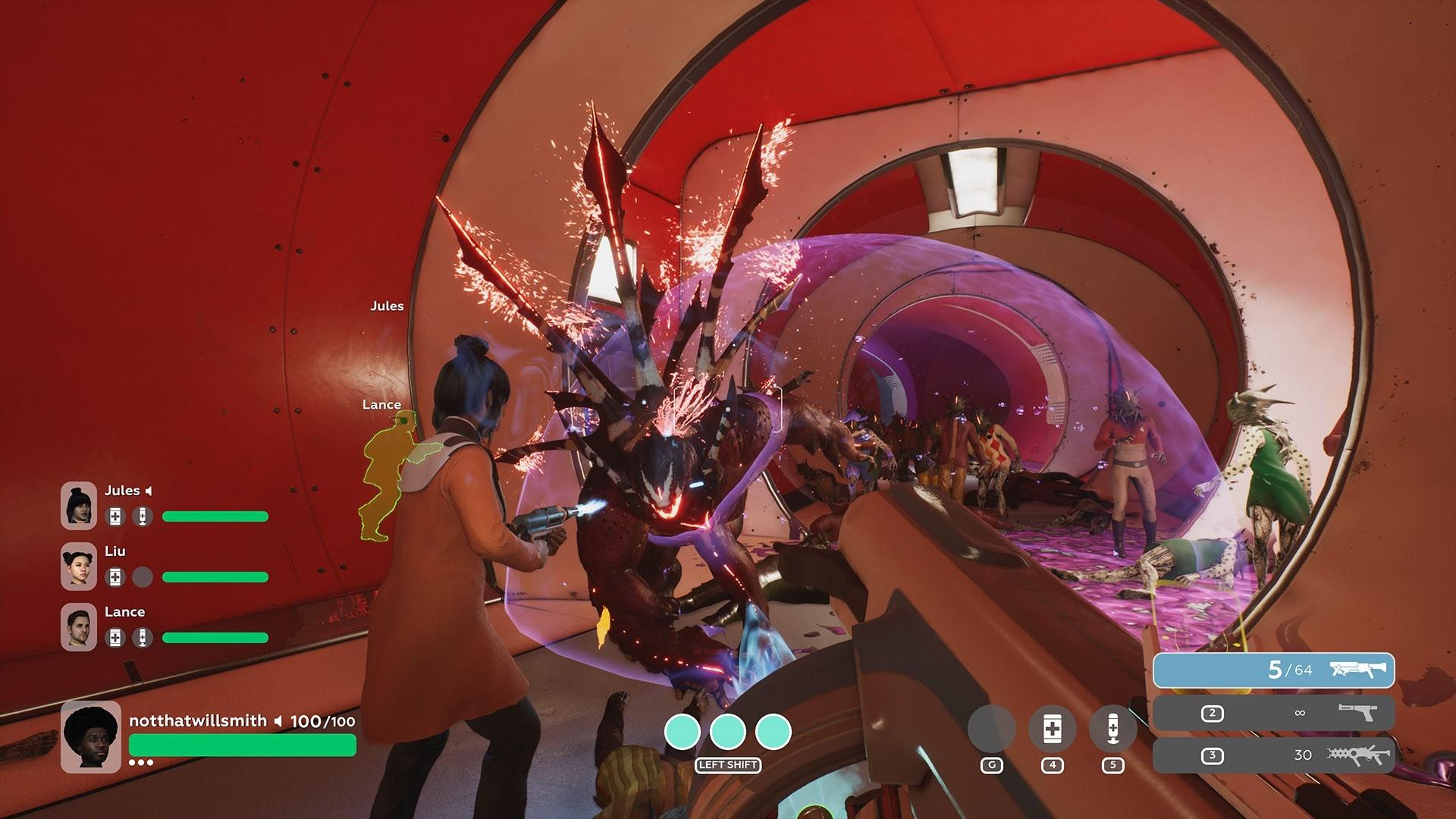Image resolution: width=1456 pixels, height=819 pixels.
Task: Click the medkit icon under Liu's name
Action: coord(115,577)
